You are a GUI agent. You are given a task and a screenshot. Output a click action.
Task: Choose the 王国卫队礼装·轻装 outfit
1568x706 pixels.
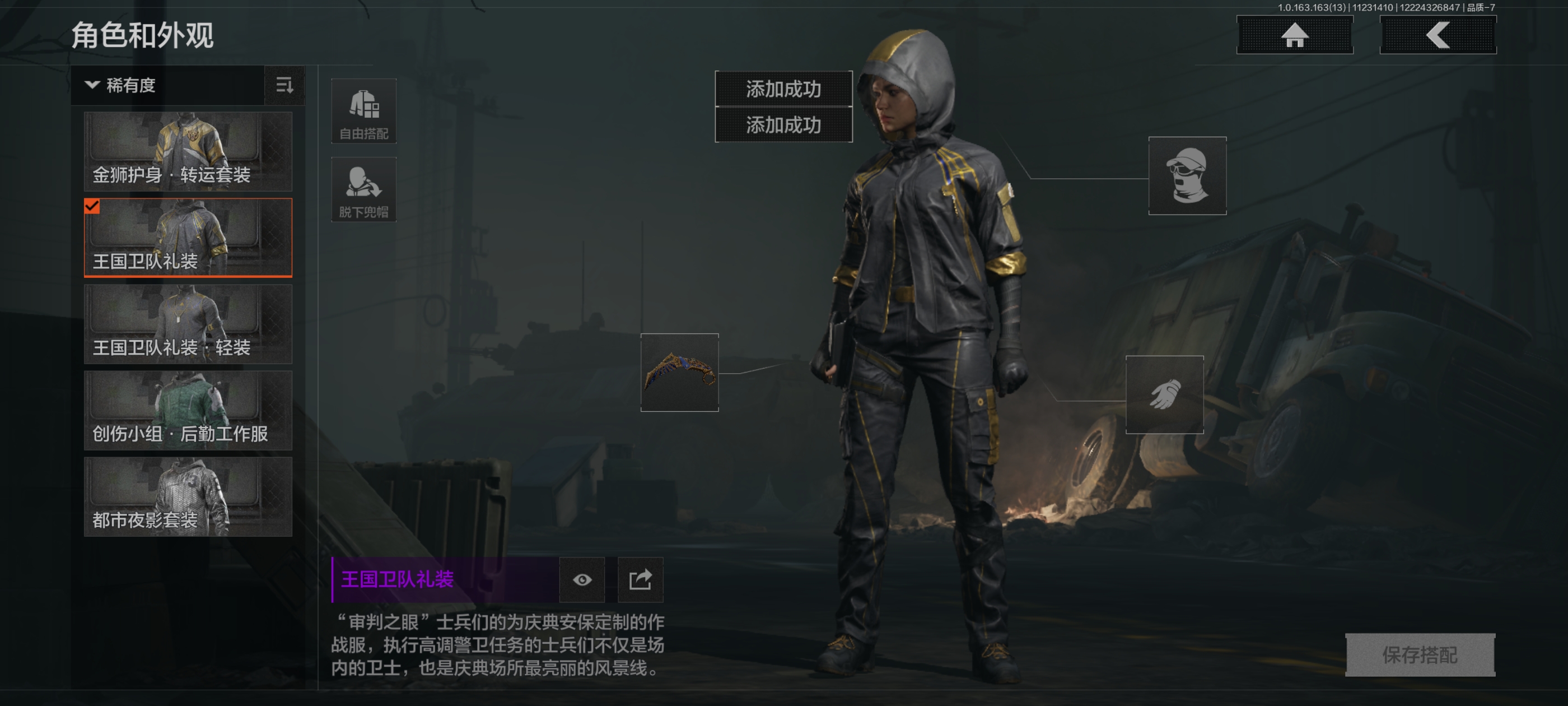(x=188, y=324)
